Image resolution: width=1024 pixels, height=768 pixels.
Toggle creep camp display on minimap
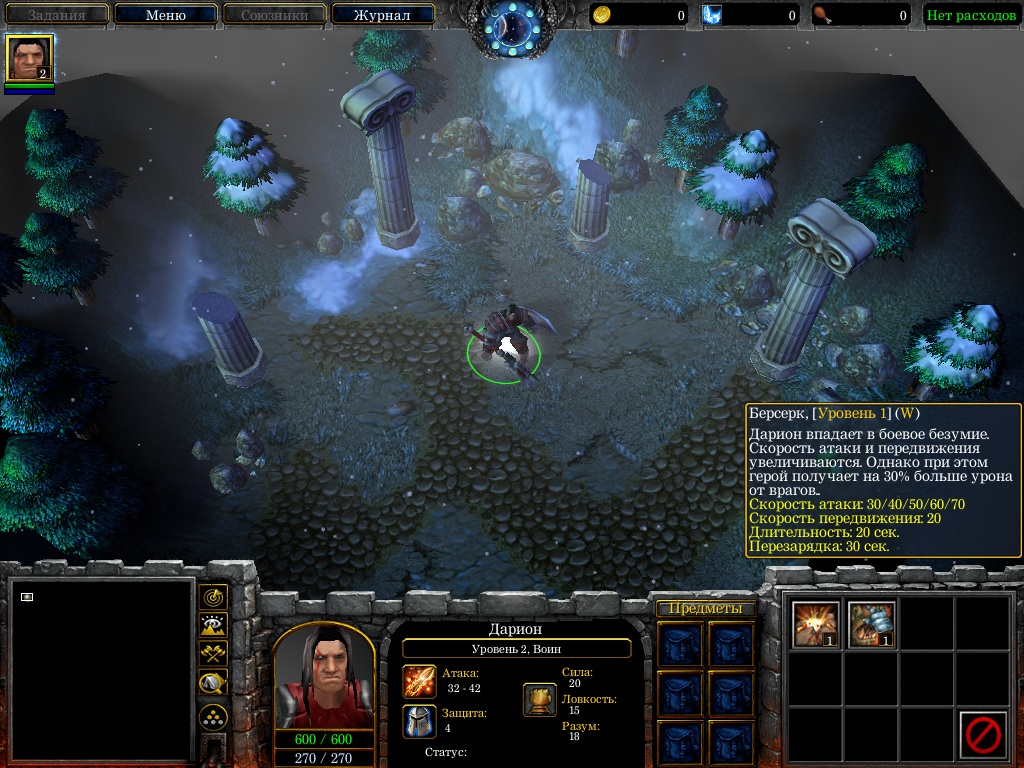click(213, 684)
